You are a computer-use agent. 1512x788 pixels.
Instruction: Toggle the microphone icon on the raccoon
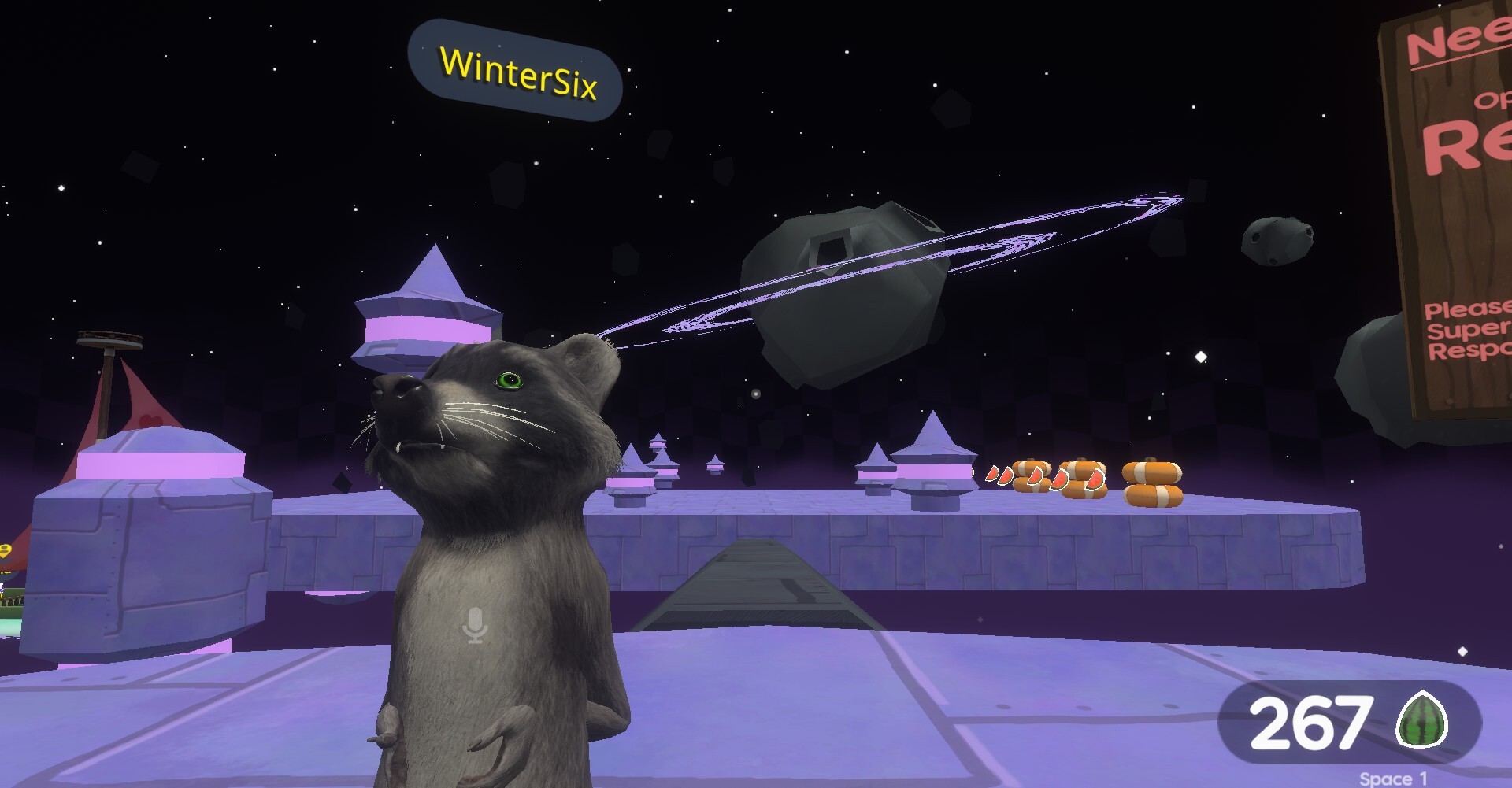[475, 625]
